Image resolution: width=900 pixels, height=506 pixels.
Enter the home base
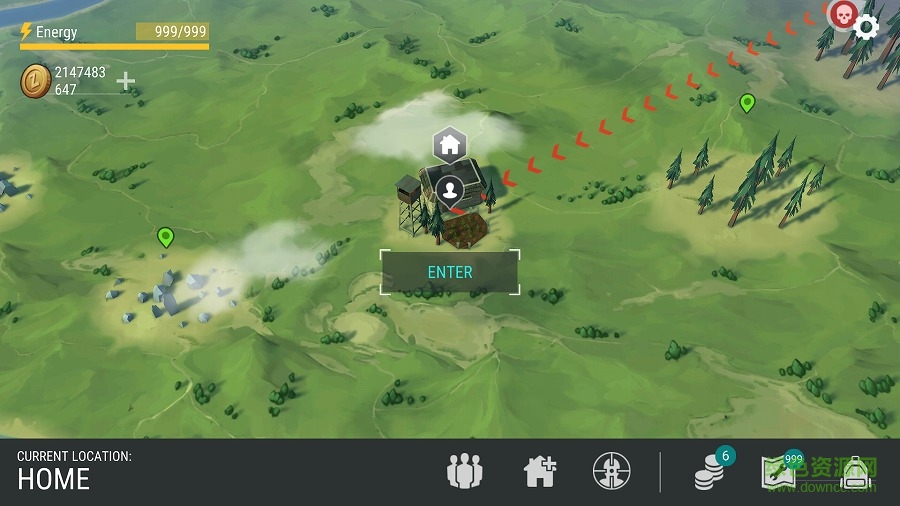click(x=450, y=272)
